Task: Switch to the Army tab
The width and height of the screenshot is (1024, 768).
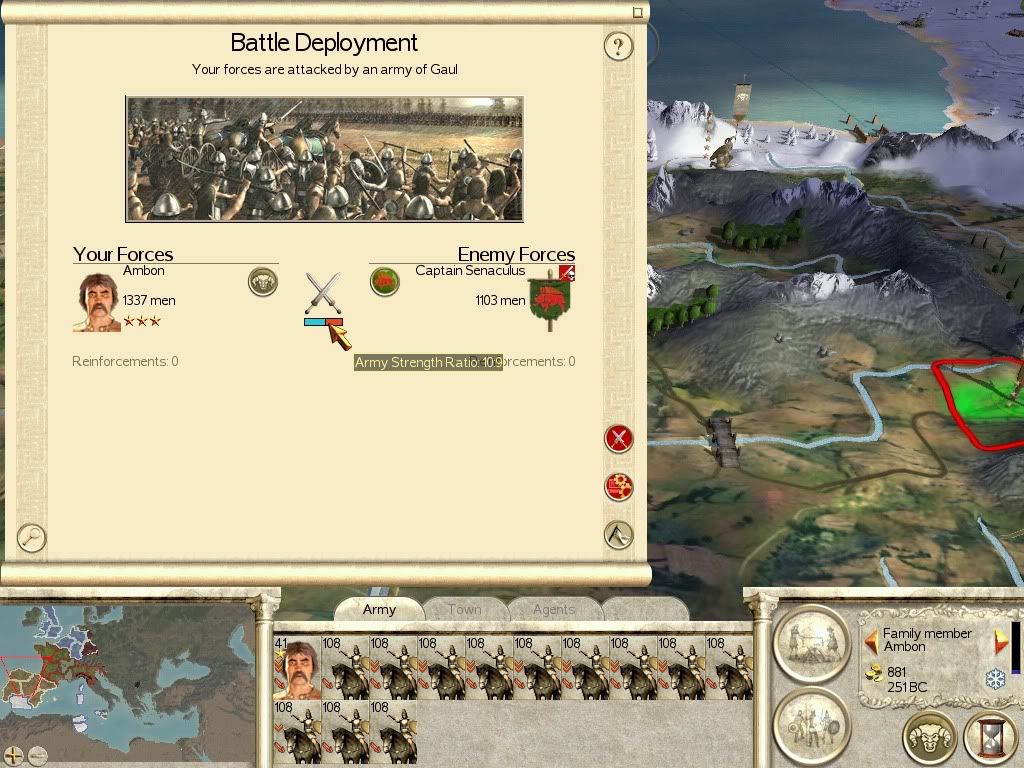Action: (x=379, y=609)
